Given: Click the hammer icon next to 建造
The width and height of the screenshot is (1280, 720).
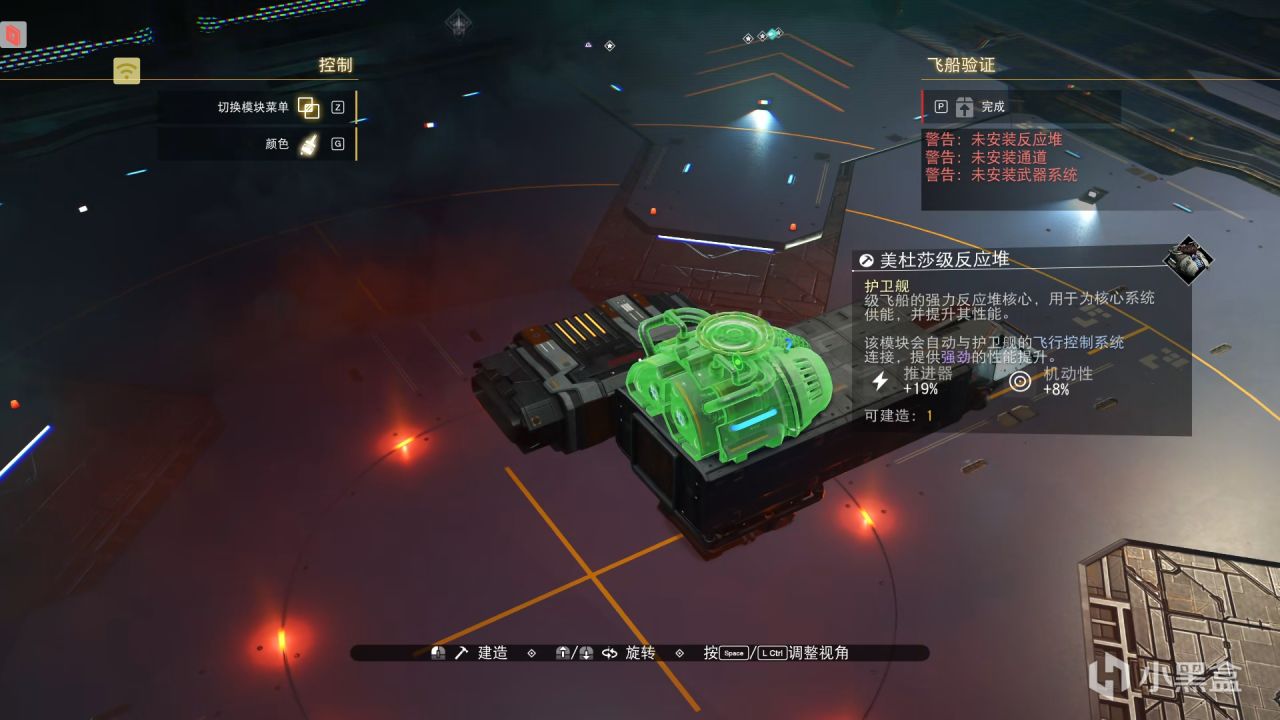Looking at the screenshot, I should [459, 652].
